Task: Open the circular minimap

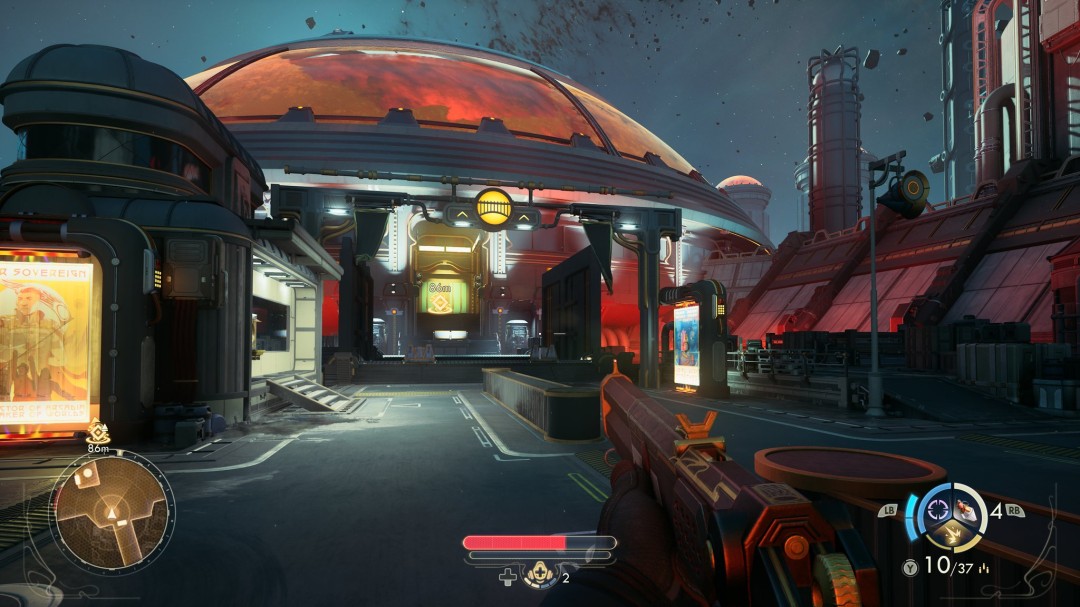Action: (x=111, y=511)
